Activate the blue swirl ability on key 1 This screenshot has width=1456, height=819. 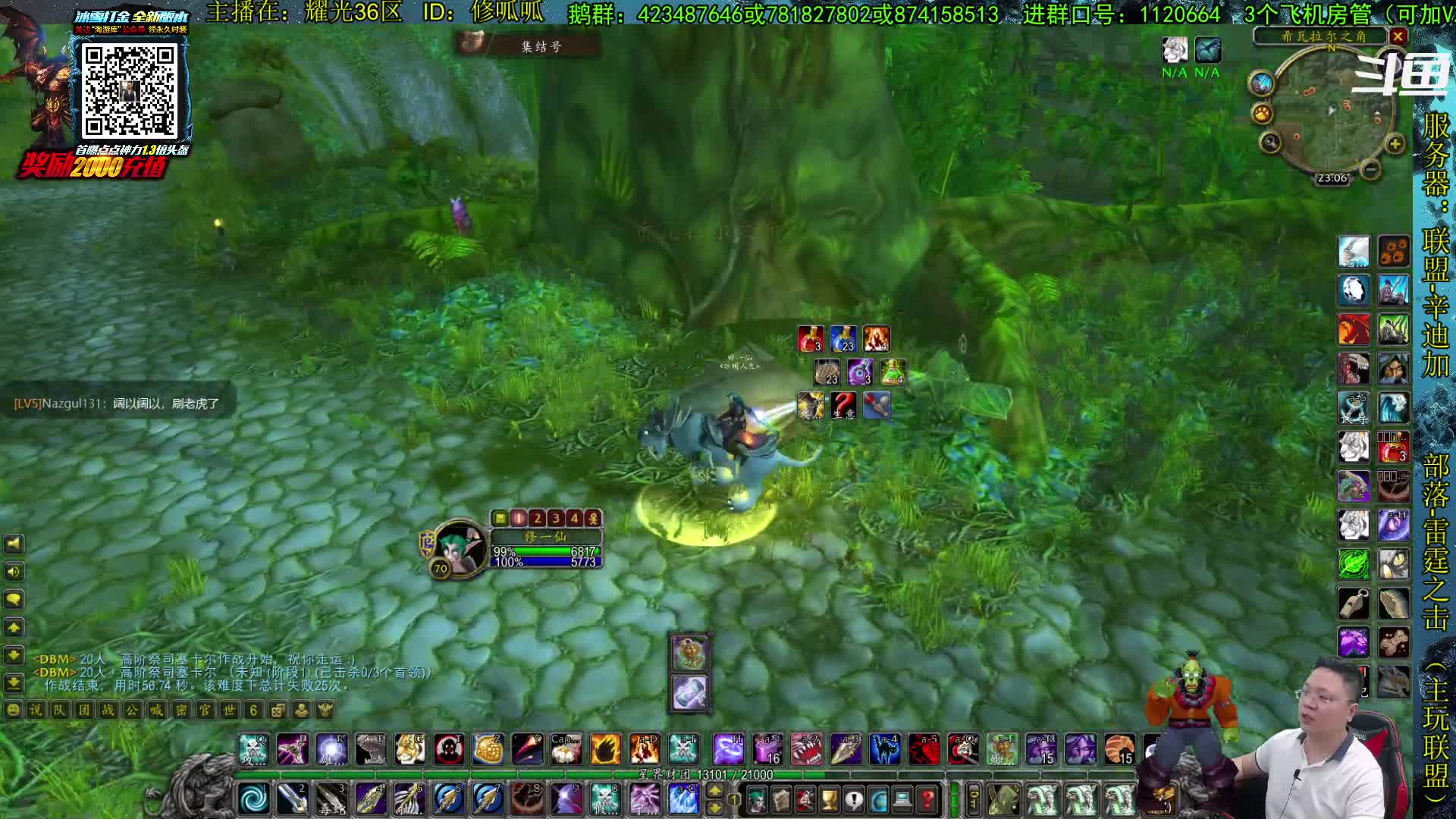point(253,799)
